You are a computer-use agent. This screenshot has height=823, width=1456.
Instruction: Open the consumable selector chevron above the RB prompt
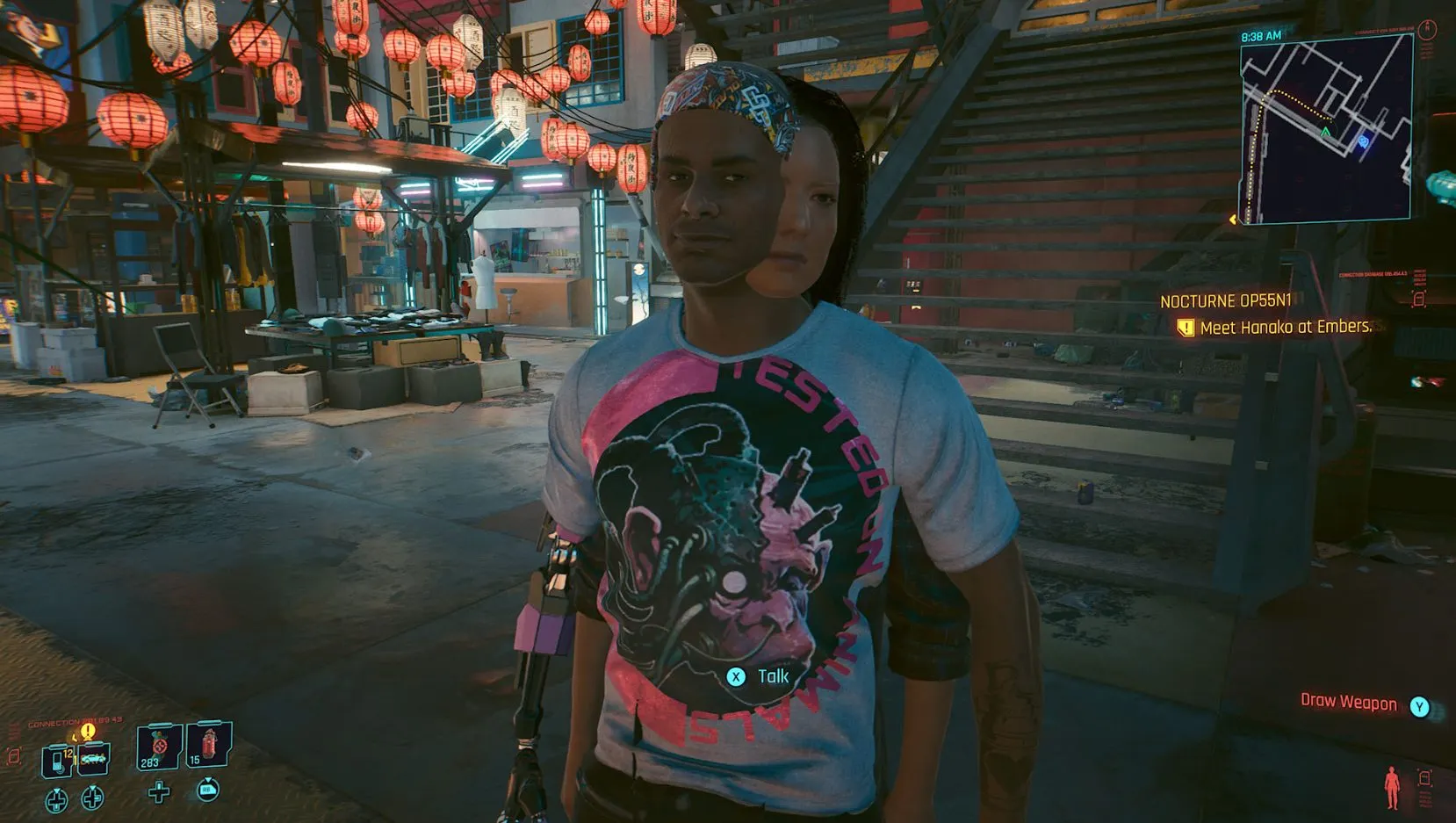(208, 780)
